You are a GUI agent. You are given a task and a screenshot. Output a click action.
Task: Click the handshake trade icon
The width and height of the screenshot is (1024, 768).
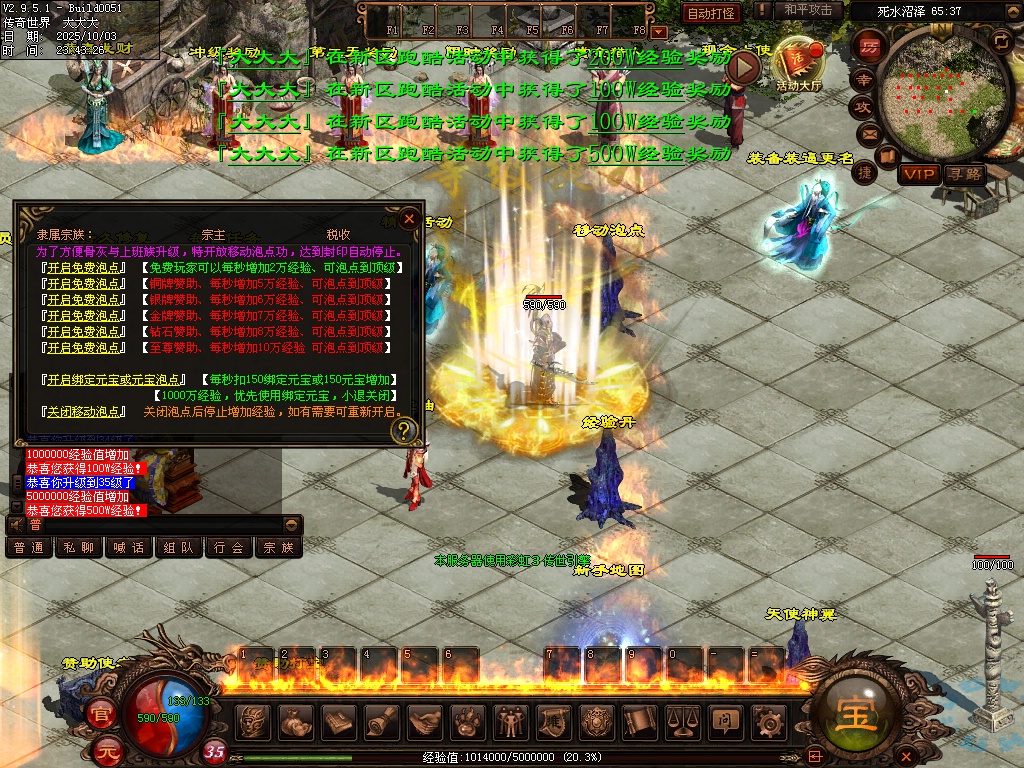[x=425, y=720]
